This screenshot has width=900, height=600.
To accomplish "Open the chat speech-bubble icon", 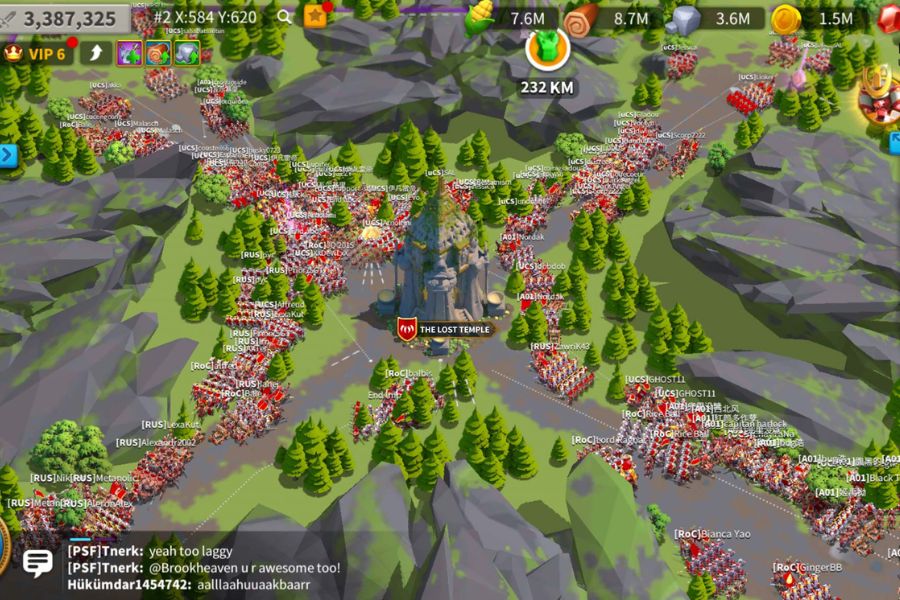I will point(37,563).
